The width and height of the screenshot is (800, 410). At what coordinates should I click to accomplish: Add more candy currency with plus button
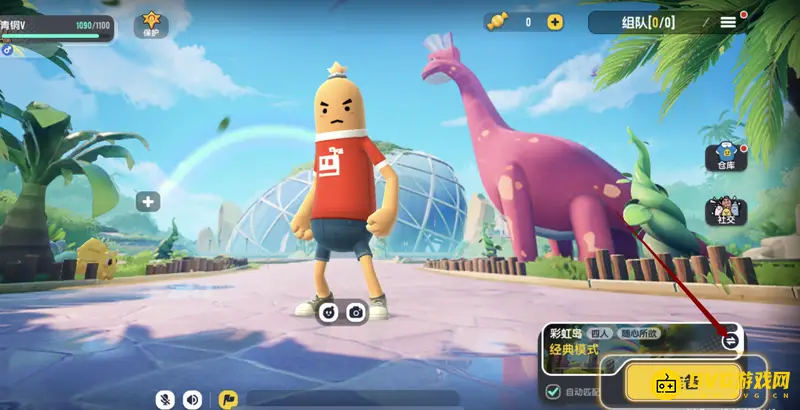coord(555,22)
